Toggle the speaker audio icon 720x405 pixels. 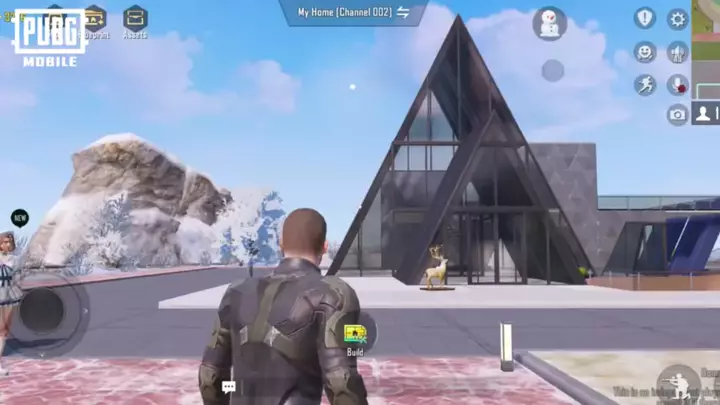678,52
